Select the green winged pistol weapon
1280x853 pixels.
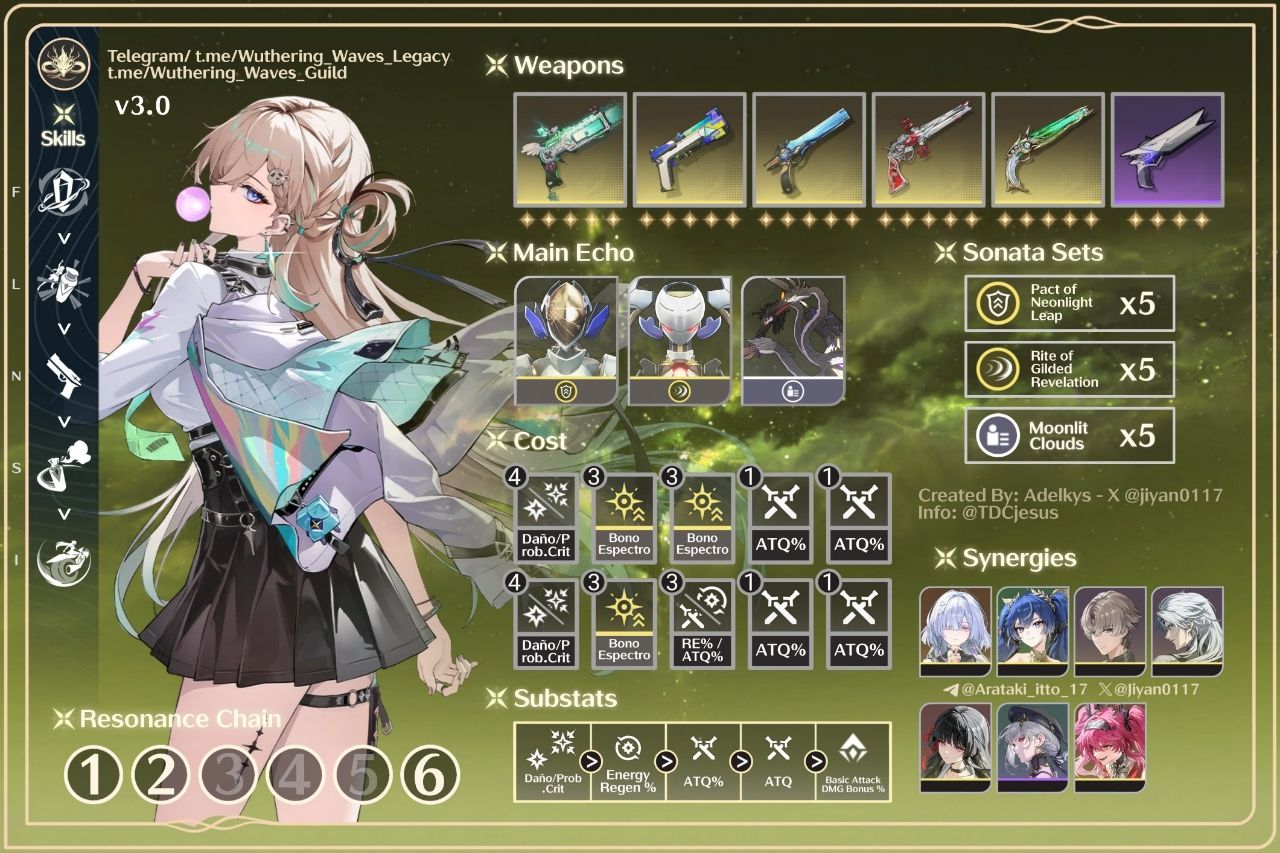[570, 150]
